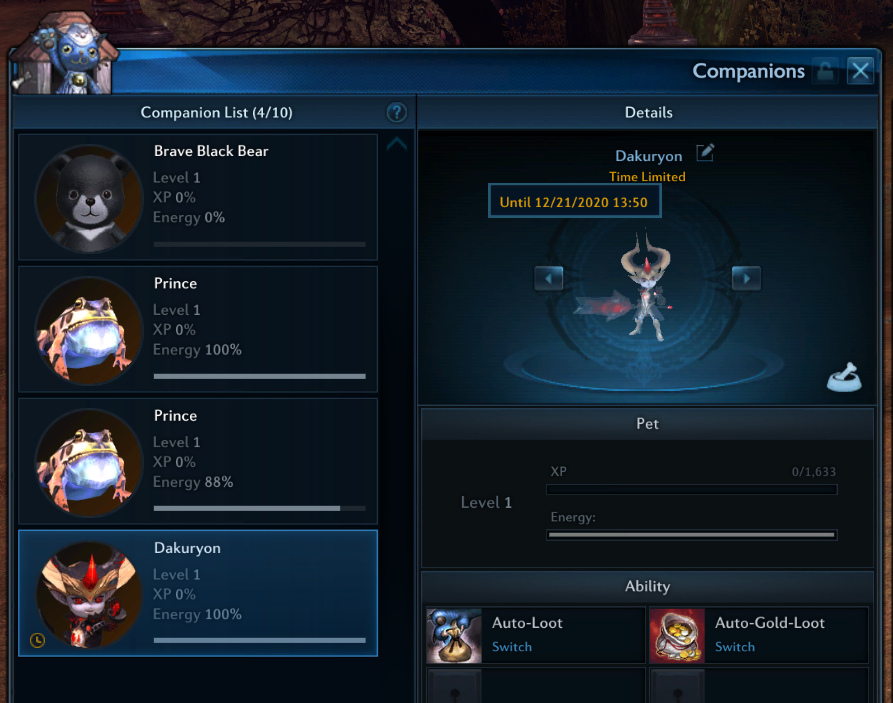Edit Dakuryon's name with the pencil icon
Image resolution: width=893 pixels, height=703 pixels.
706,153
